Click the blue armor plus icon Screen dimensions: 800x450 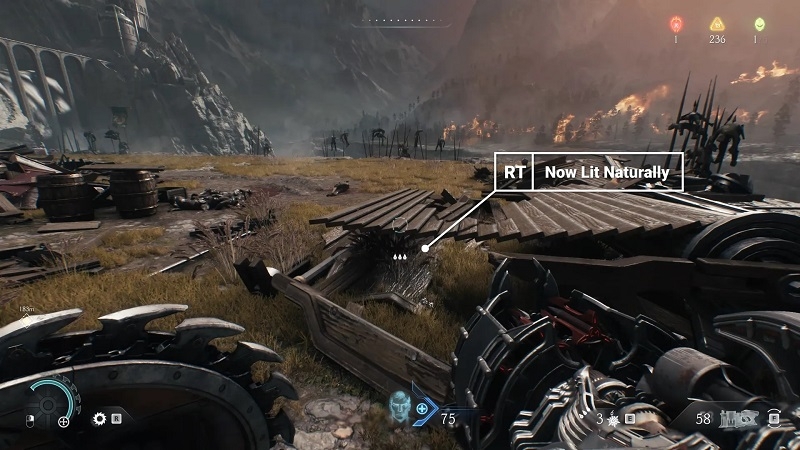click(423, 409)
